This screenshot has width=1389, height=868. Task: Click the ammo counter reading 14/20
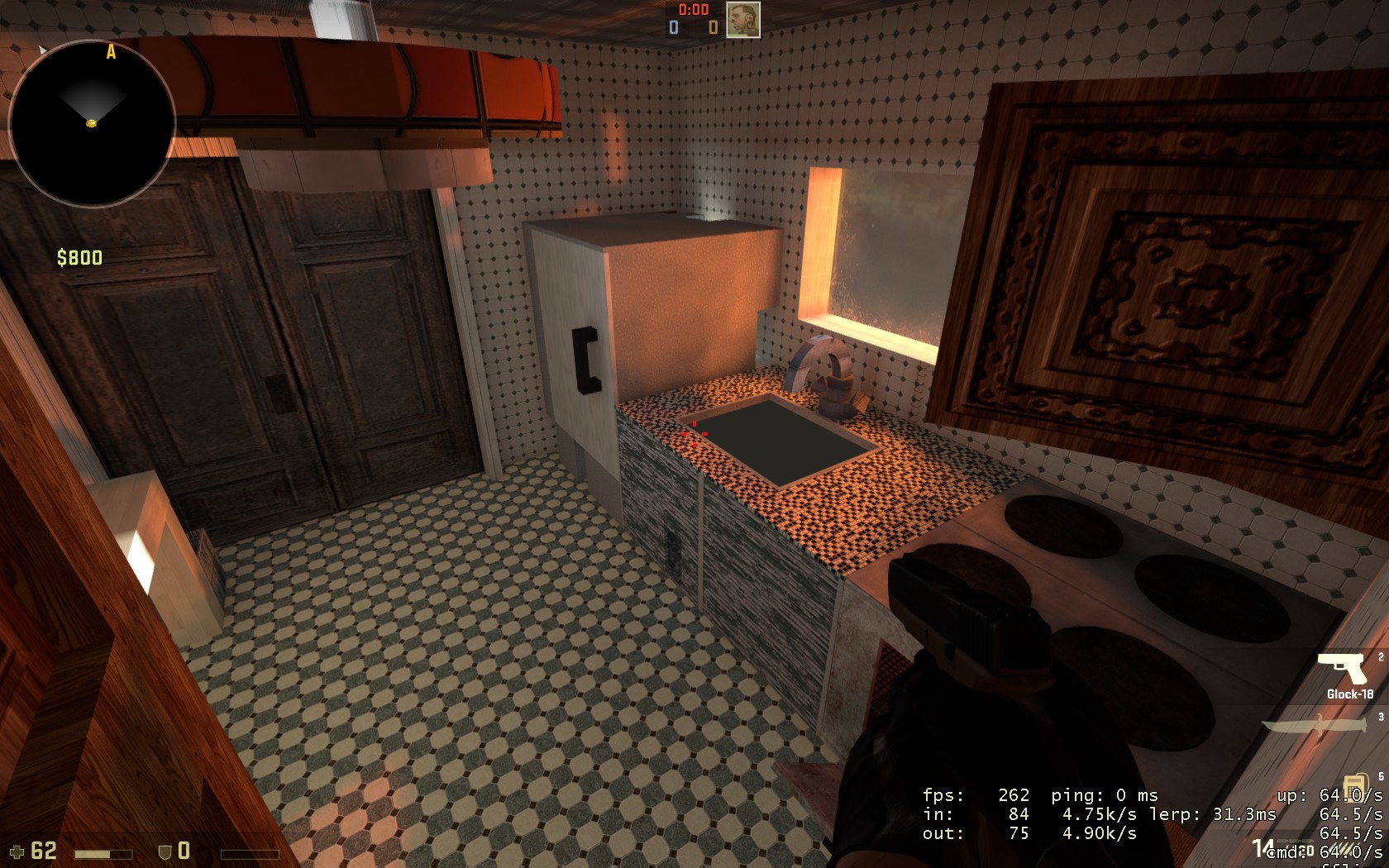(1282, 847)
